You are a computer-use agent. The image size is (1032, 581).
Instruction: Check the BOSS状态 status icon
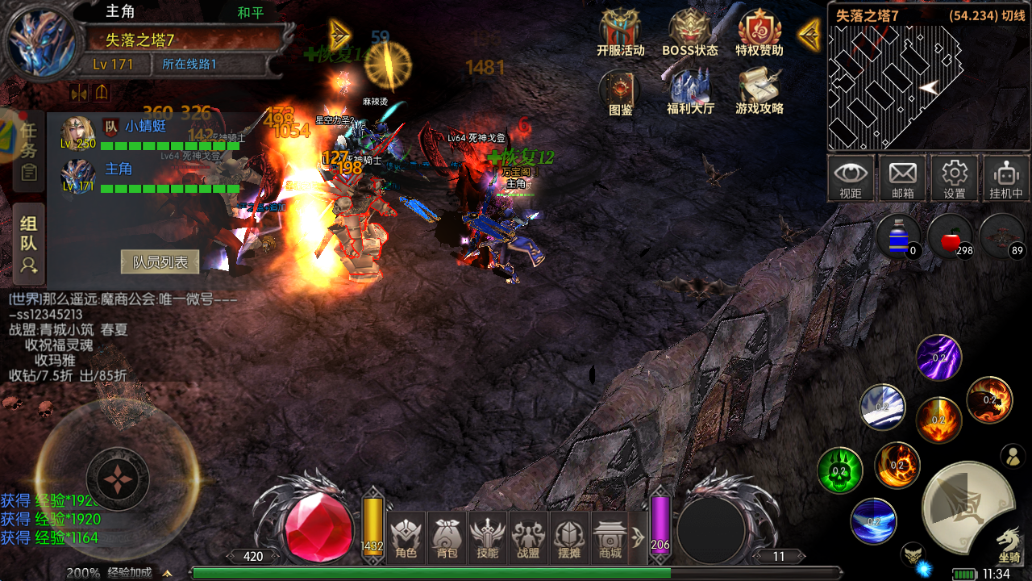[x=690, y=33]
